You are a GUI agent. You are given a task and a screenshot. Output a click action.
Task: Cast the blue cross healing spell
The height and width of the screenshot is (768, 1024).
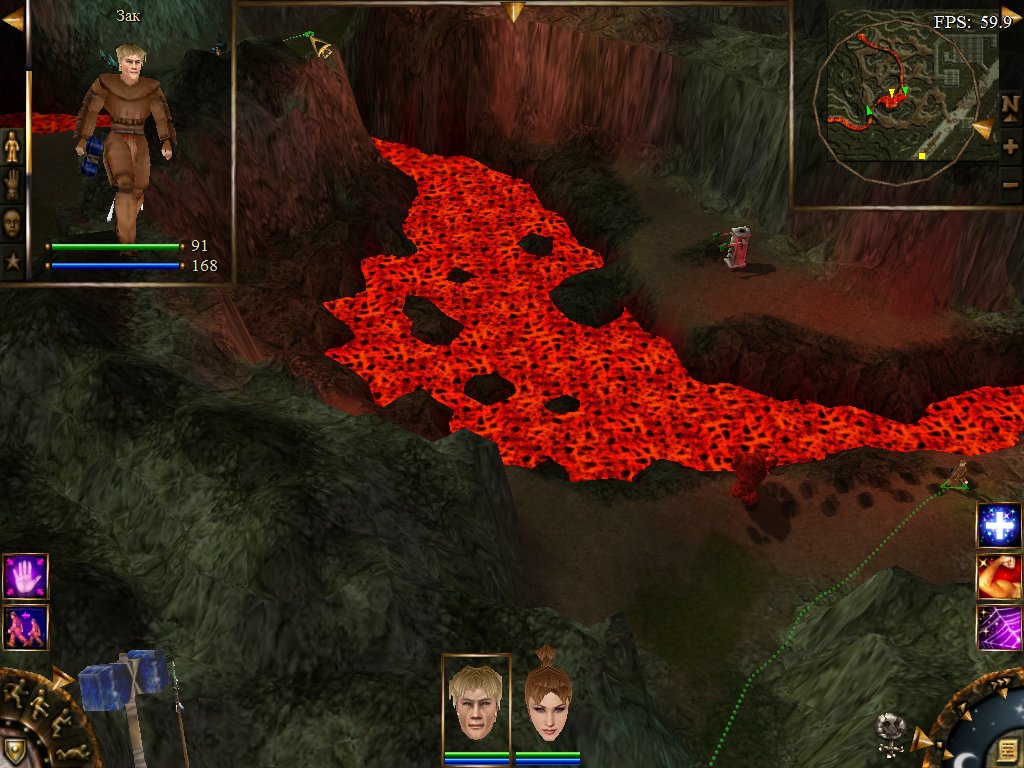point(999,526)
